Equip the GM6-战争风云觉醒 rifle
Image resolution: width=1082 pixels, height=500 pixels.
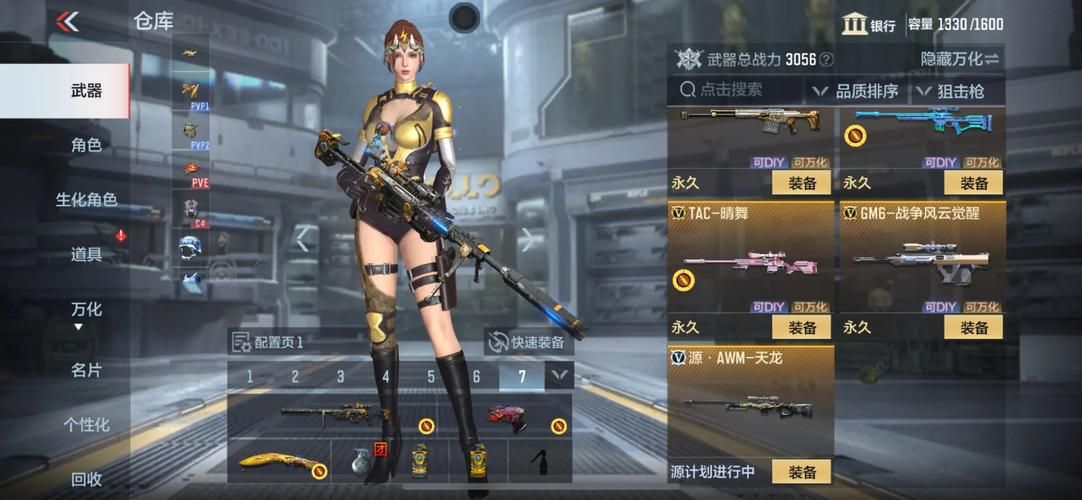(973, 327)
